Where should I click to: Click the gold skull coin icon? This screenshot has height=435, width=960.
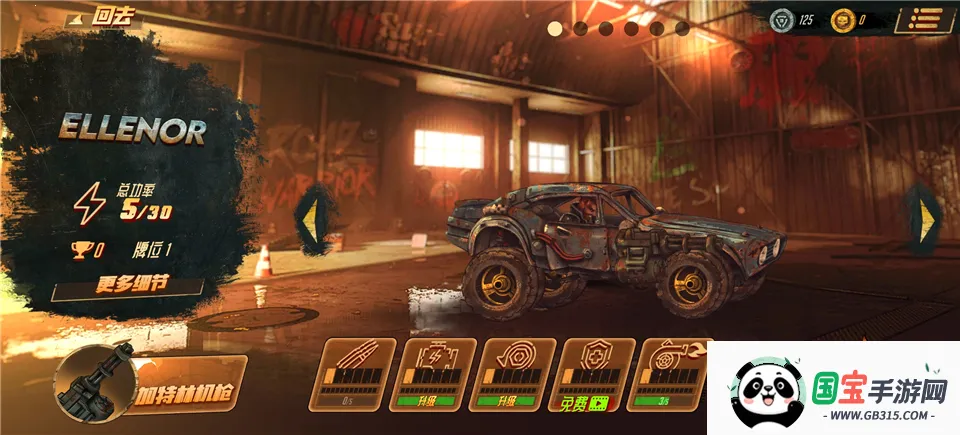coord(844,19)
